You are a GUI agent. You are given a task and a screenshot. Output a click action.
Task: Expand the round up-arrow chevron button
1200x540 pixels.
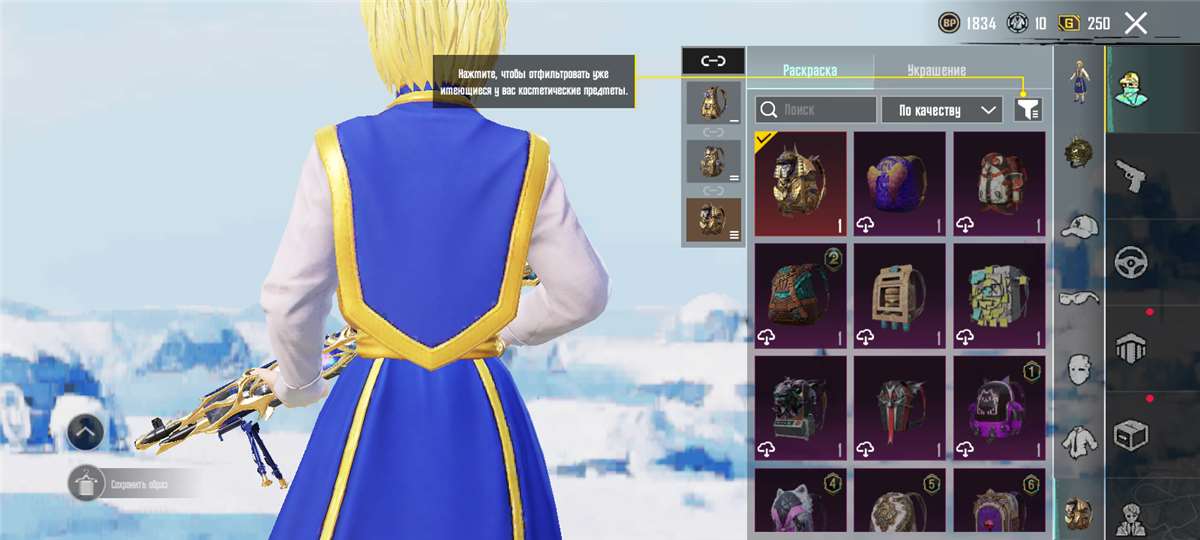pos(87,432)
